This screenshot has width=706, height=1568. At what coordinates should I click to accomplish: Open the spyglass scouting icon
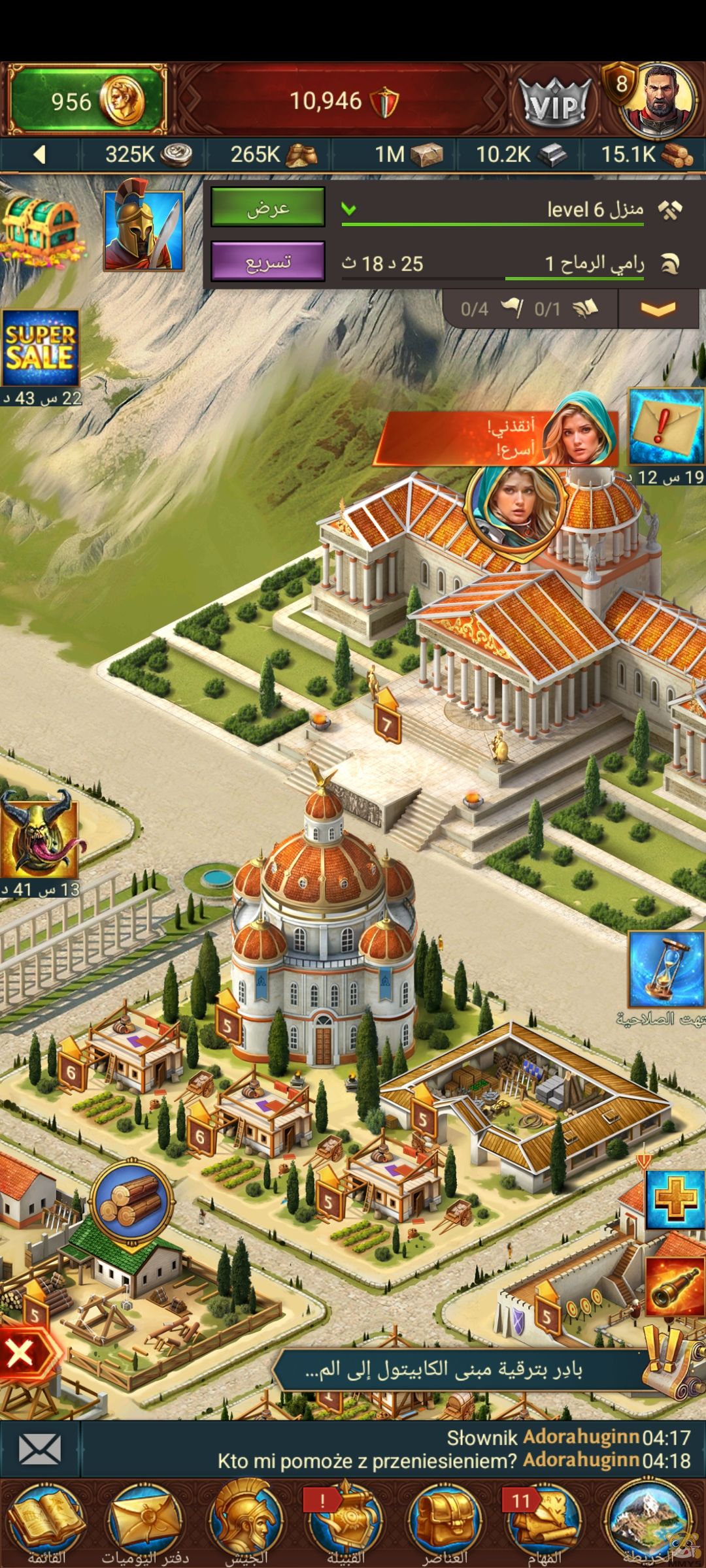click(x=673, y=1287)
